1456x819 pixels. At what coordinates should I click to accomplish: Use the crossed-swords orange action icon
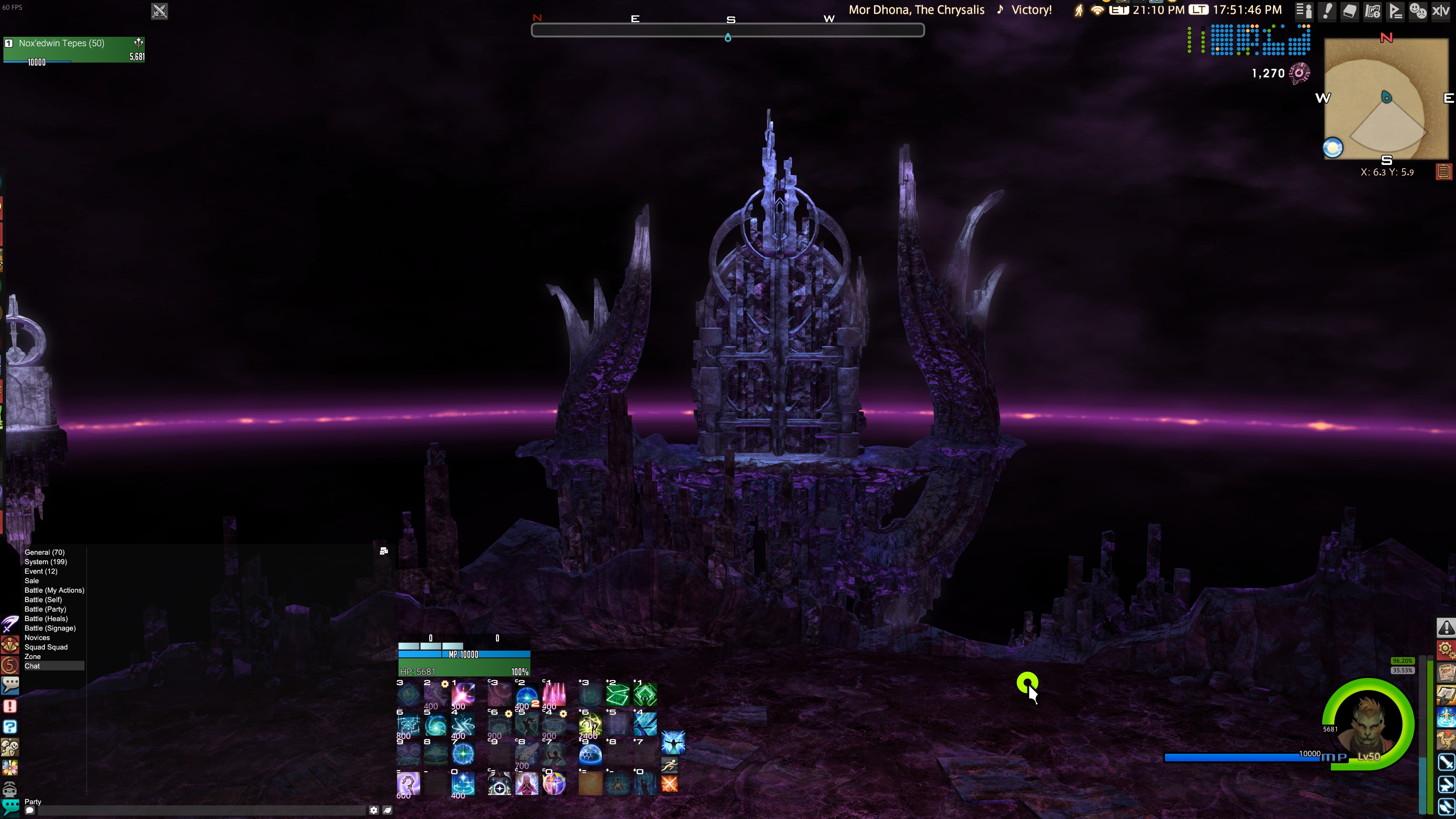pyautogui.click(x=669, y=784)
